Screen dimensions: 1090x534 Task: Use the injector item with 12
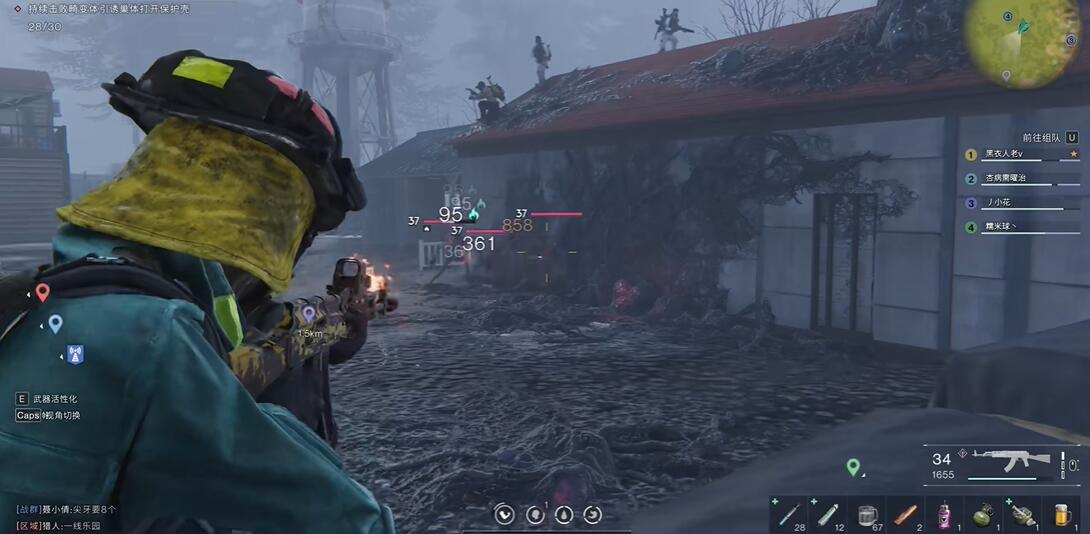[x=828, y=514]
